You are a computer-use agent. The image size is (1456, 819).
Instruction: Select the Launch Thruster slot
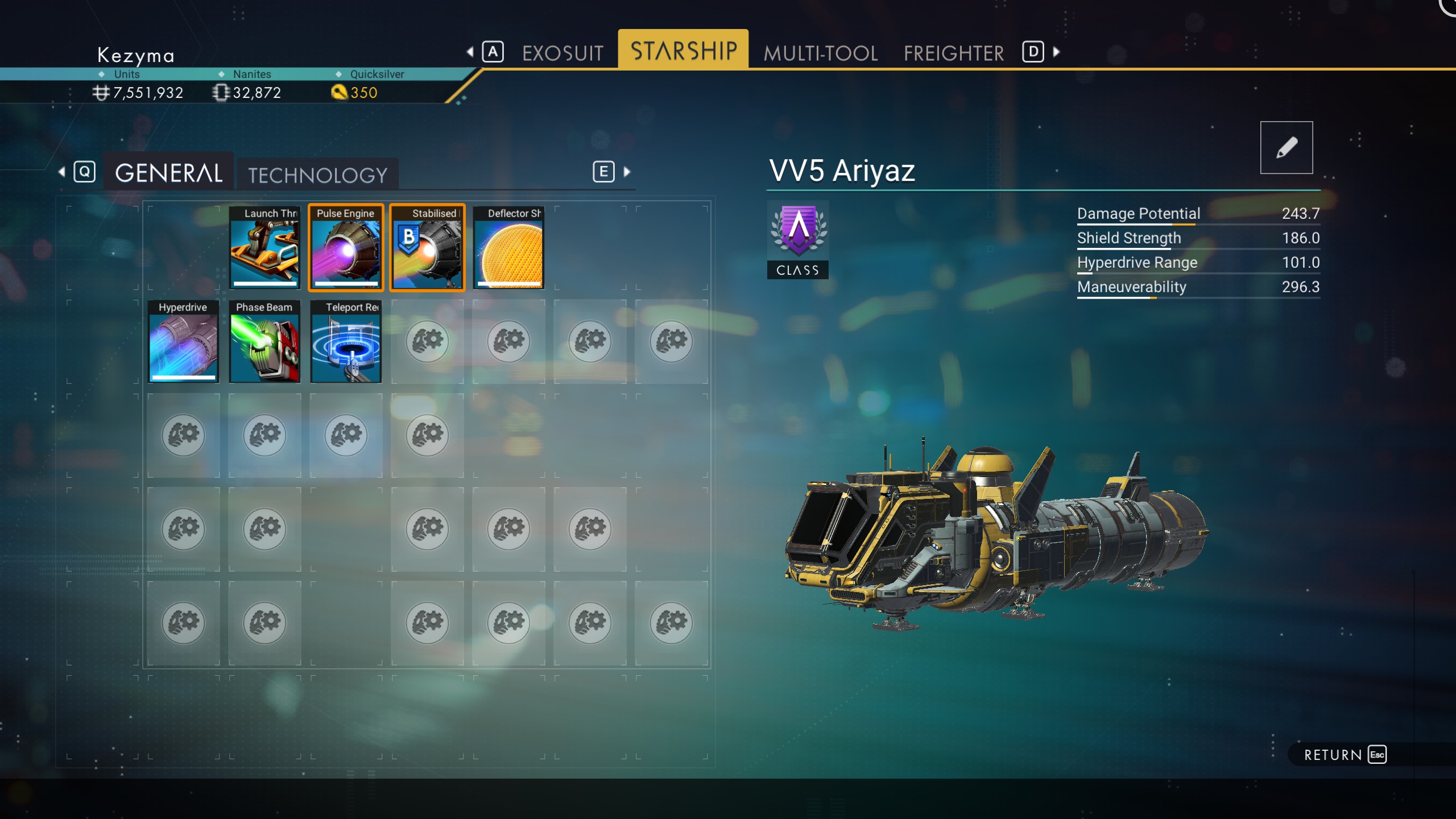point(264,248)
